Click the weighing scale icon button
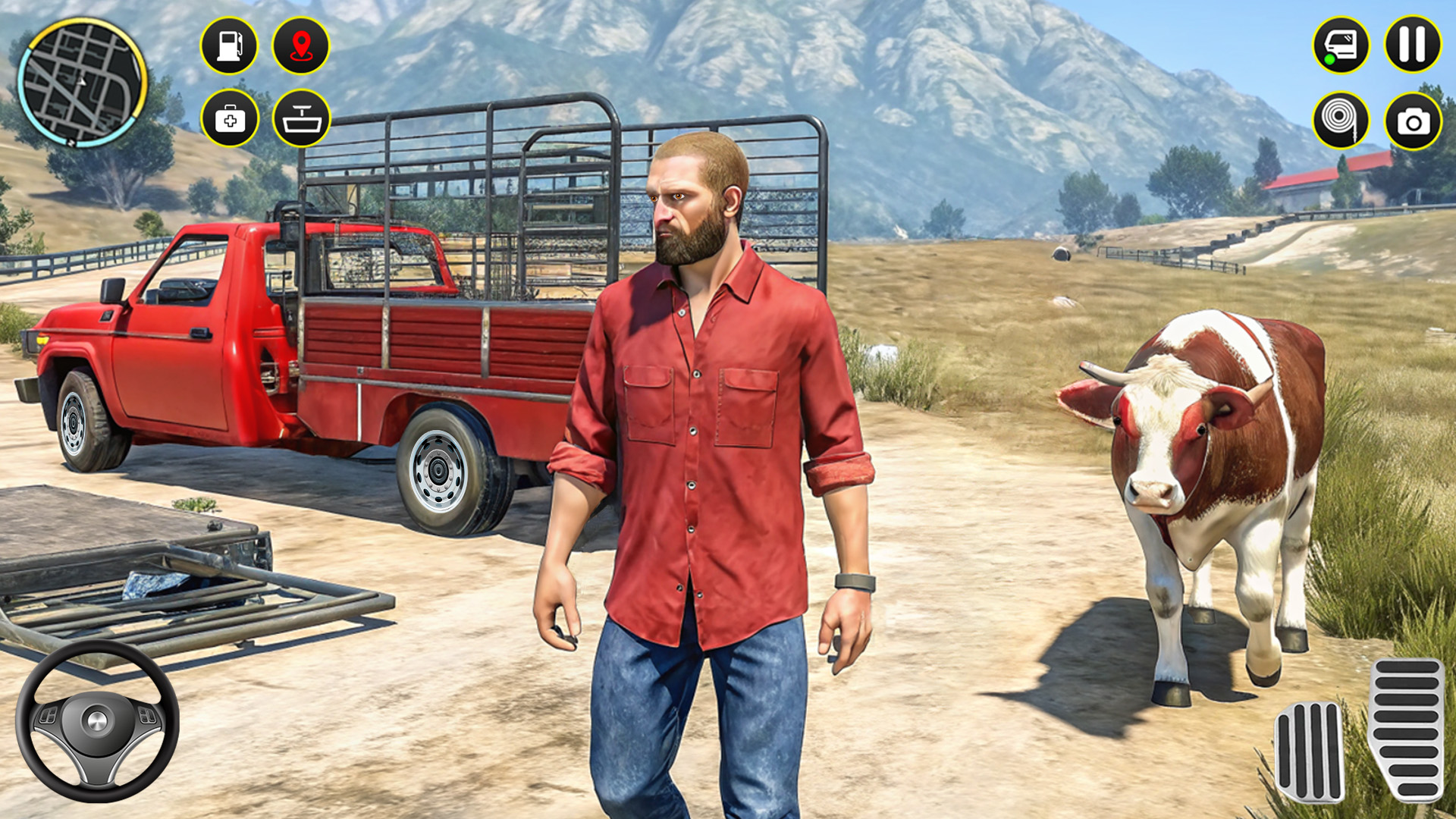Image resolution: width=1456 pixels, height=819 pixels. click(301, 118)
